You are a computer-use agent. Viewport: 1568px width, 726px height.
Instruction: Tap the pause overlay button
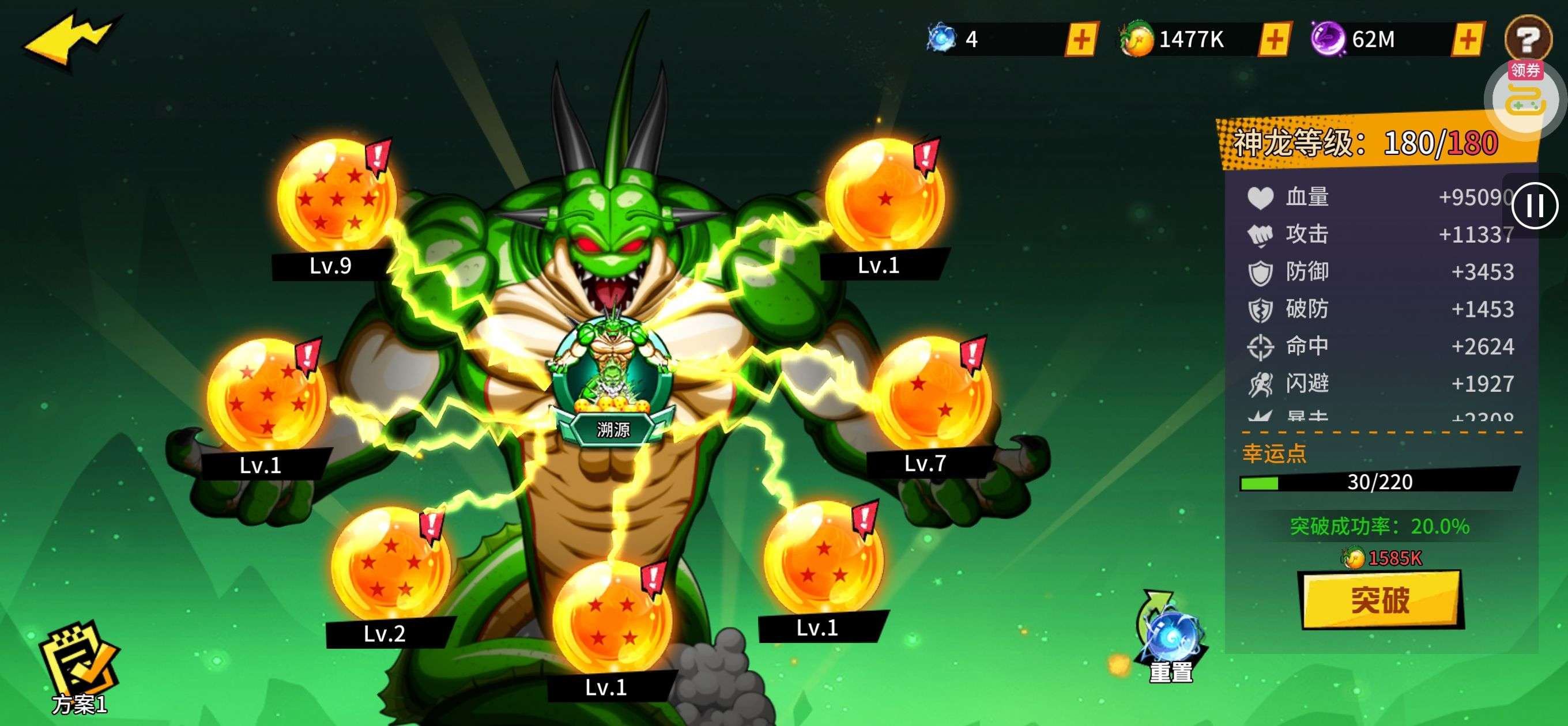(x=1535, y=206)
